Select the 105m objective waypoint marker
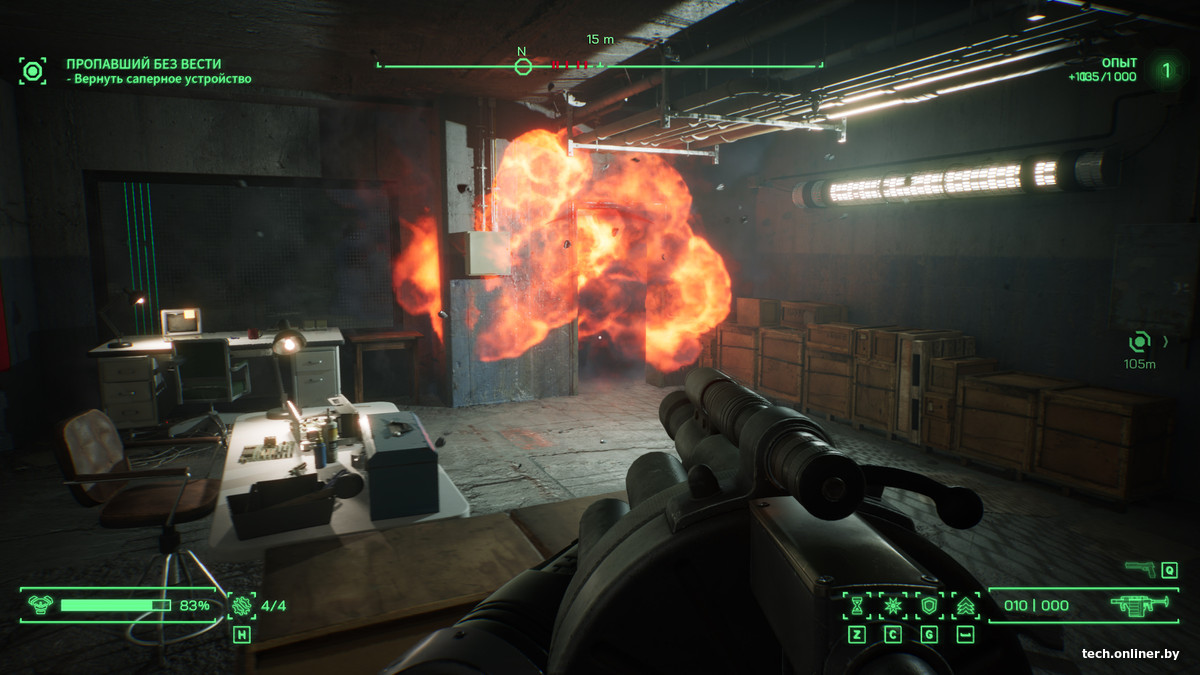Image resolution: width=1200 pixels, height=675 pixels. [x=1140, y=342]
